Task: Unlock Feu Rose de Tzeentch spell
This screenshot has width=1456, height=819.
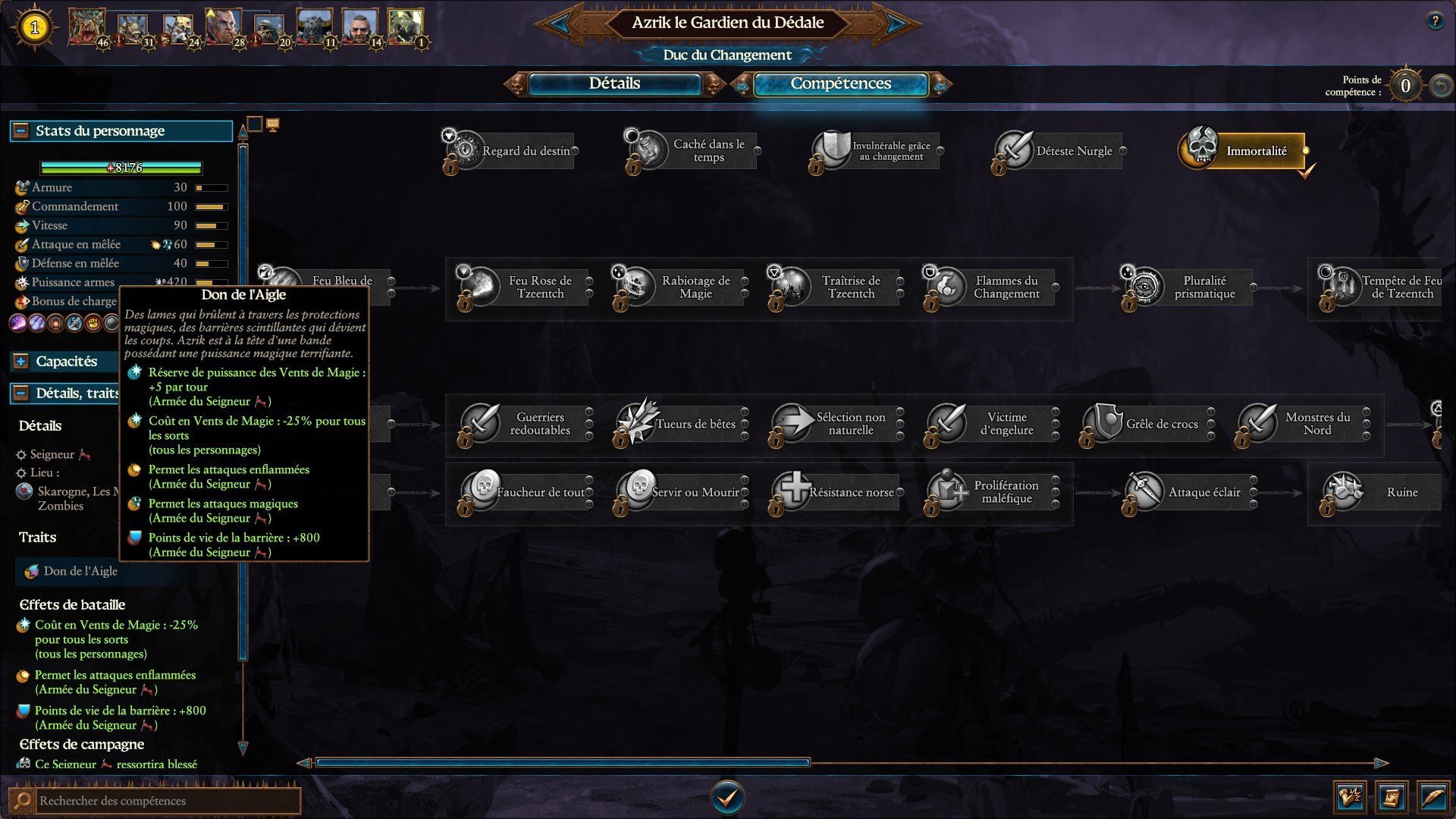Action: (x=525, y=287)
